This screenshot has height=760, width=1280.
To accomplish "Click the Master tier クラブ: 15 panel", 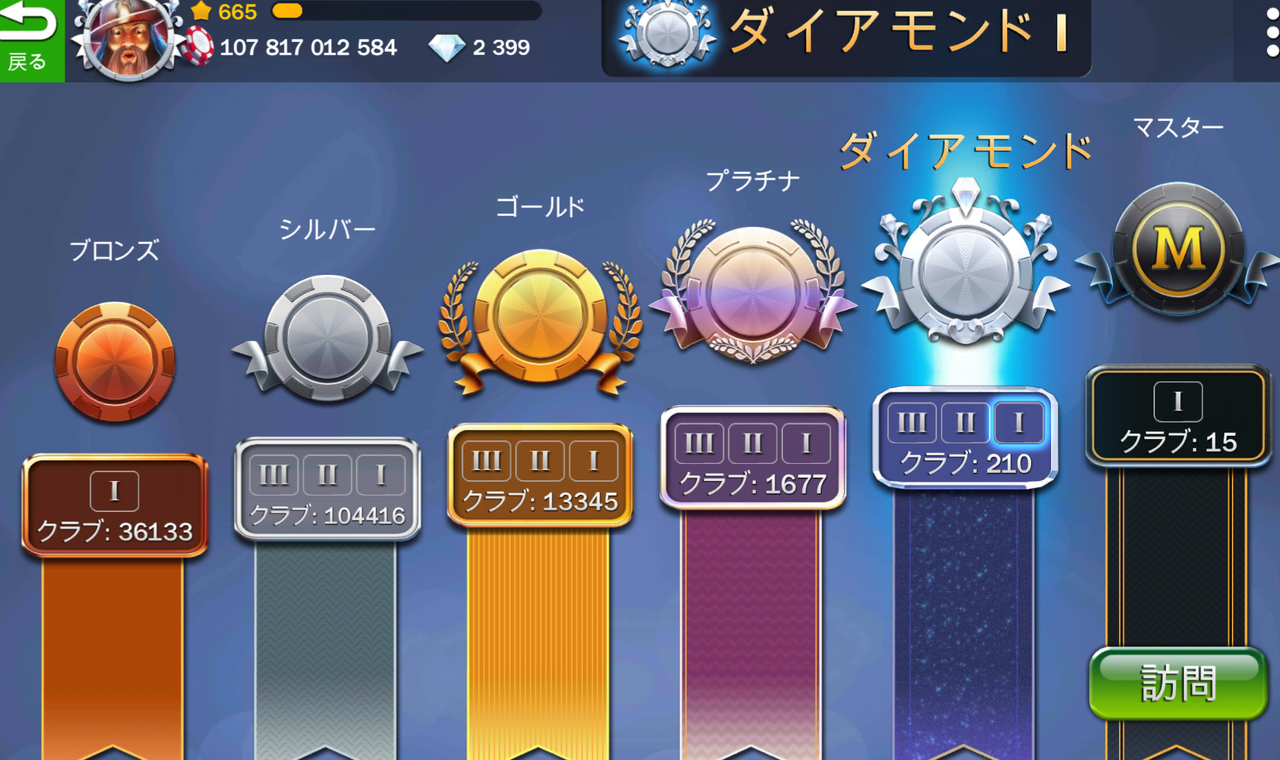I will pos(1176,417).
